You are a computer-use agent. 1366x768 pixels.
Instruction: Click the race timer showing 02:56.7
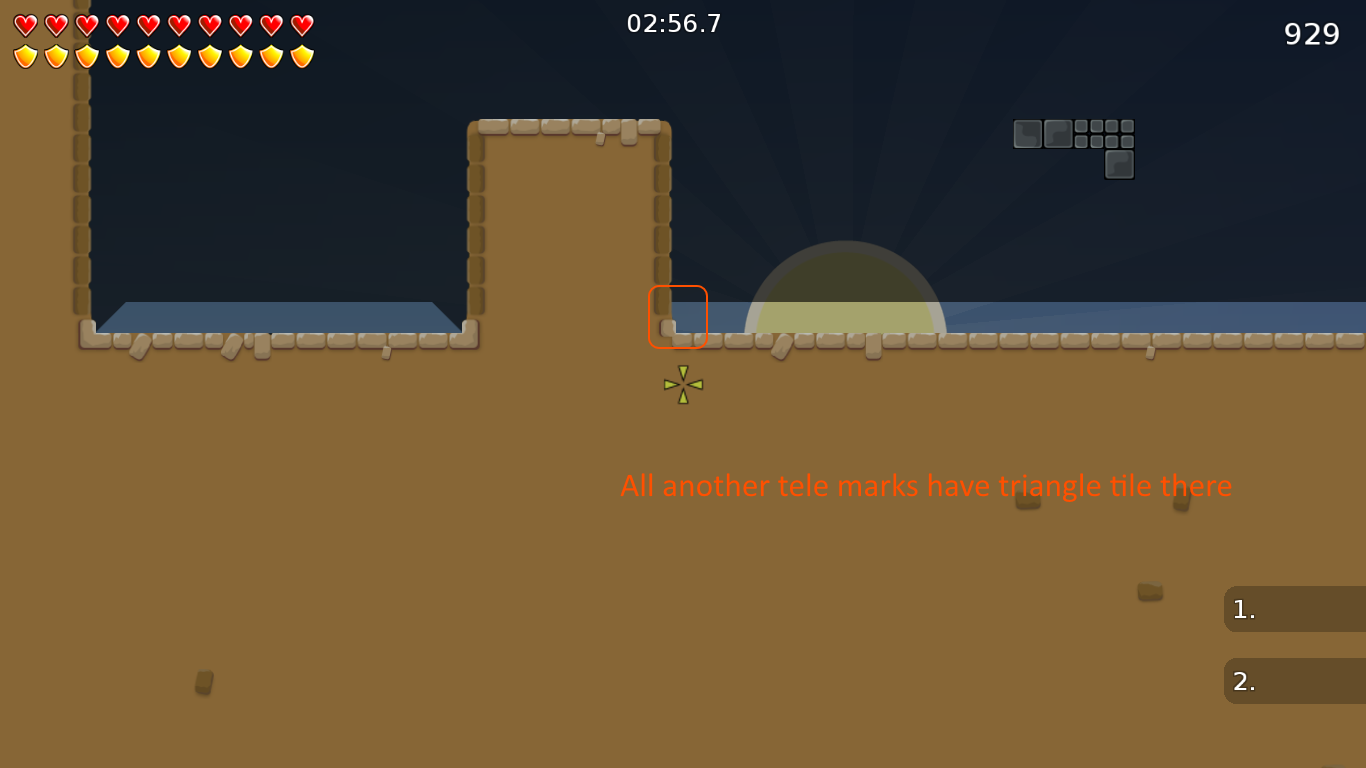(675, 24)
